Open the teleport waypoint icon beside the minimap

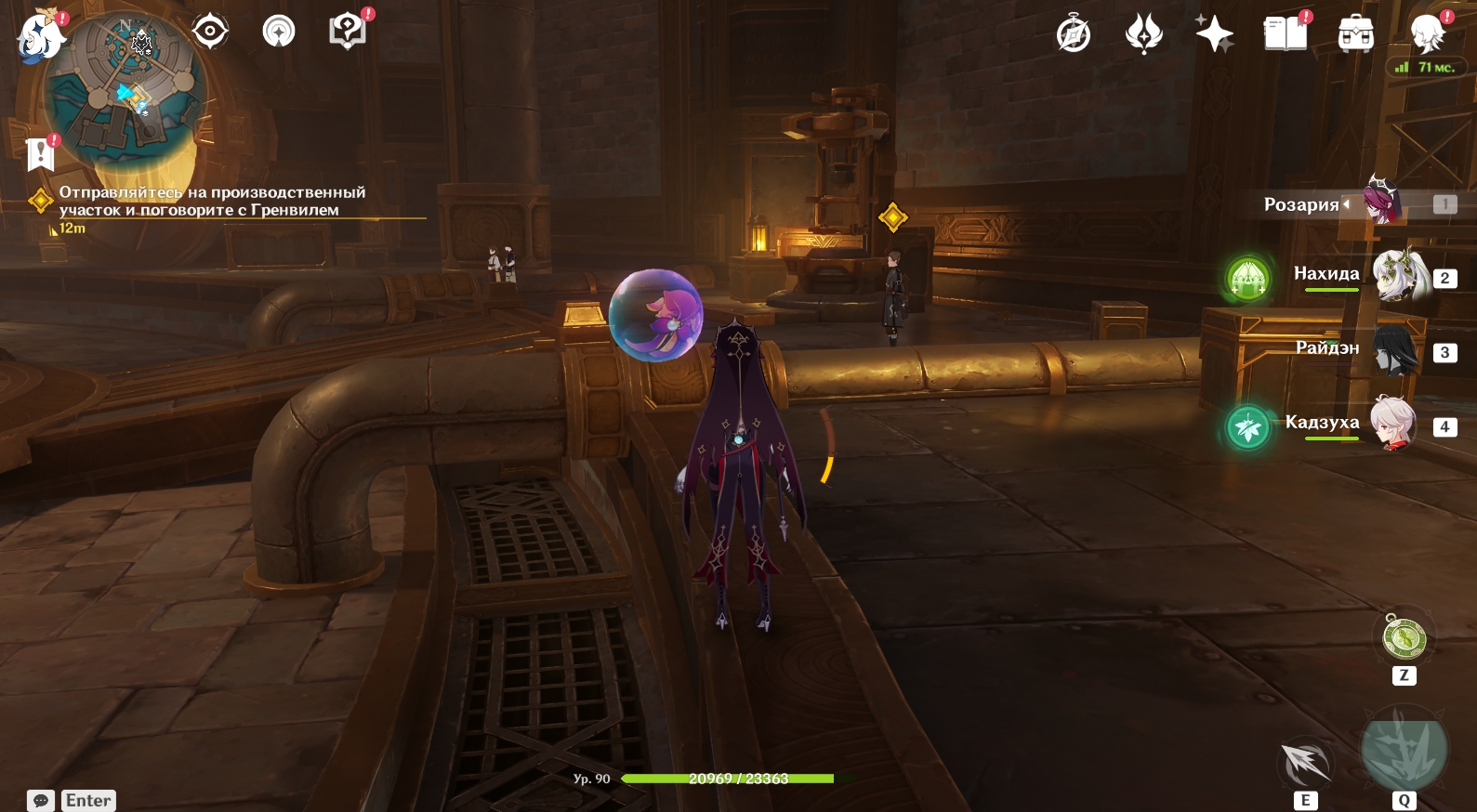coord(279,33)
